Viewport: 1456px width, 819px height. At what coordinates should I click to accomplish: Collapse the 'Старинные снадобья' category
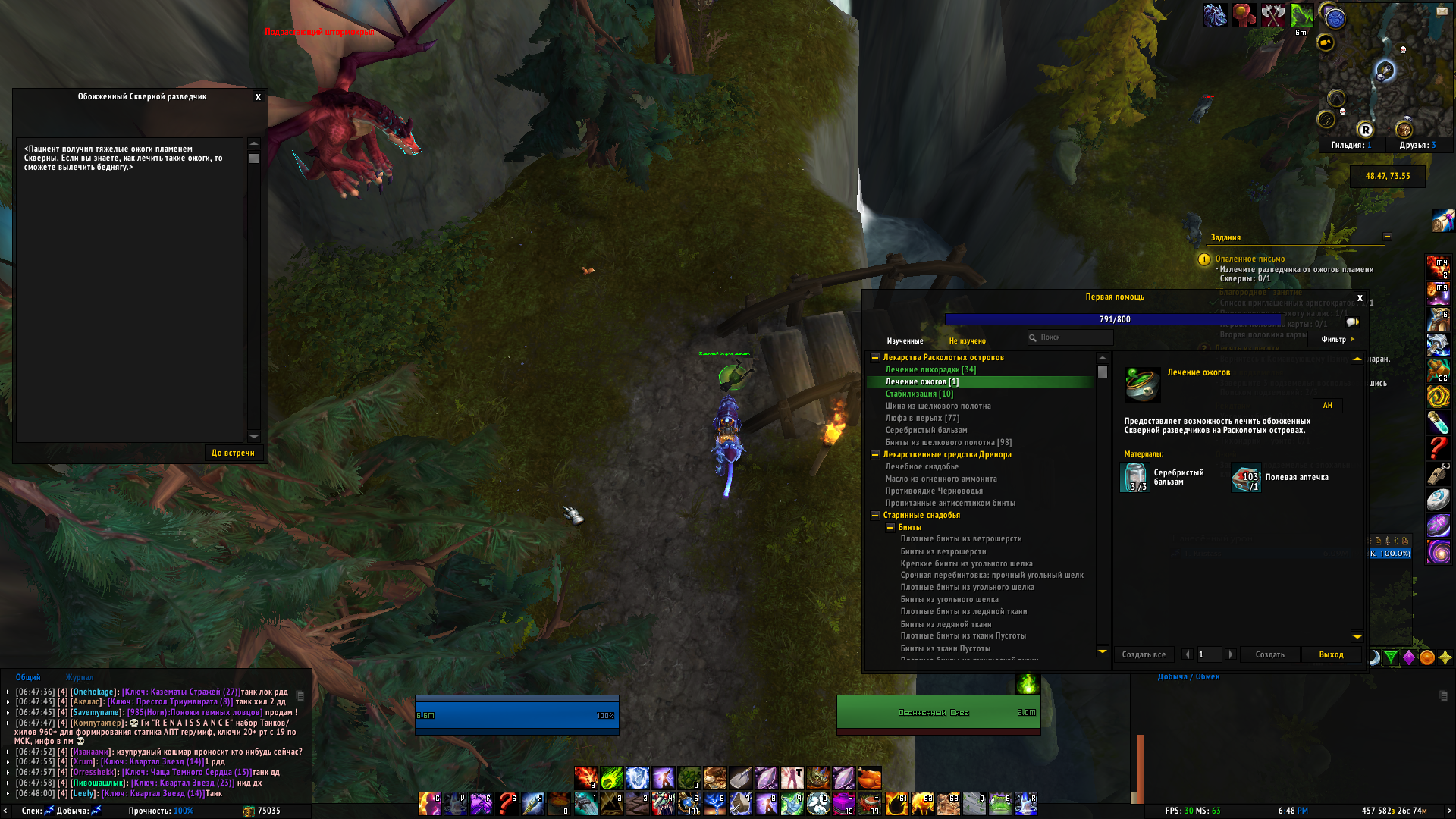(875, 515)
